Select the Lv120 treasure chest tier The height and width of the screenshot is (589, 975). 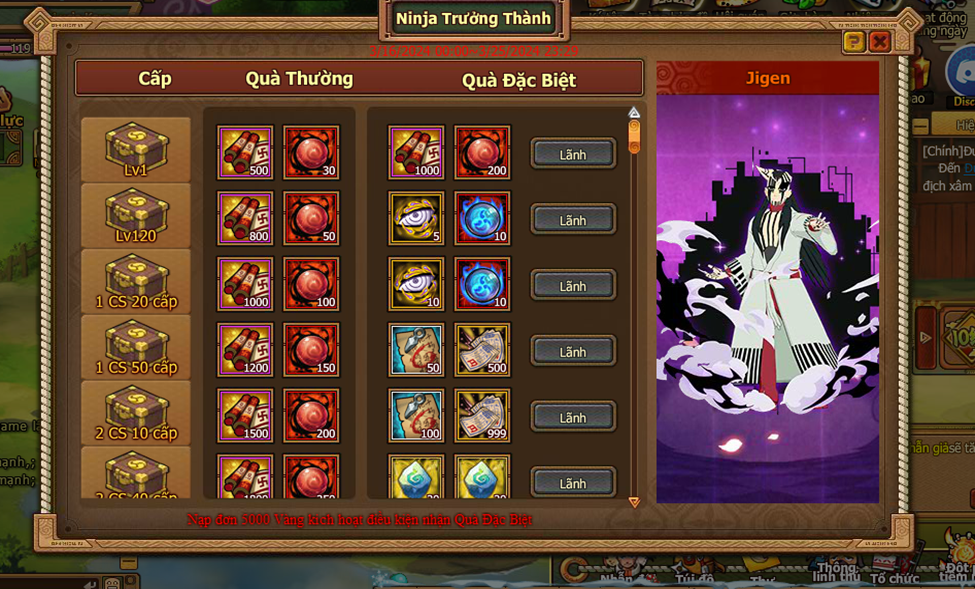(x=136, y=216)
